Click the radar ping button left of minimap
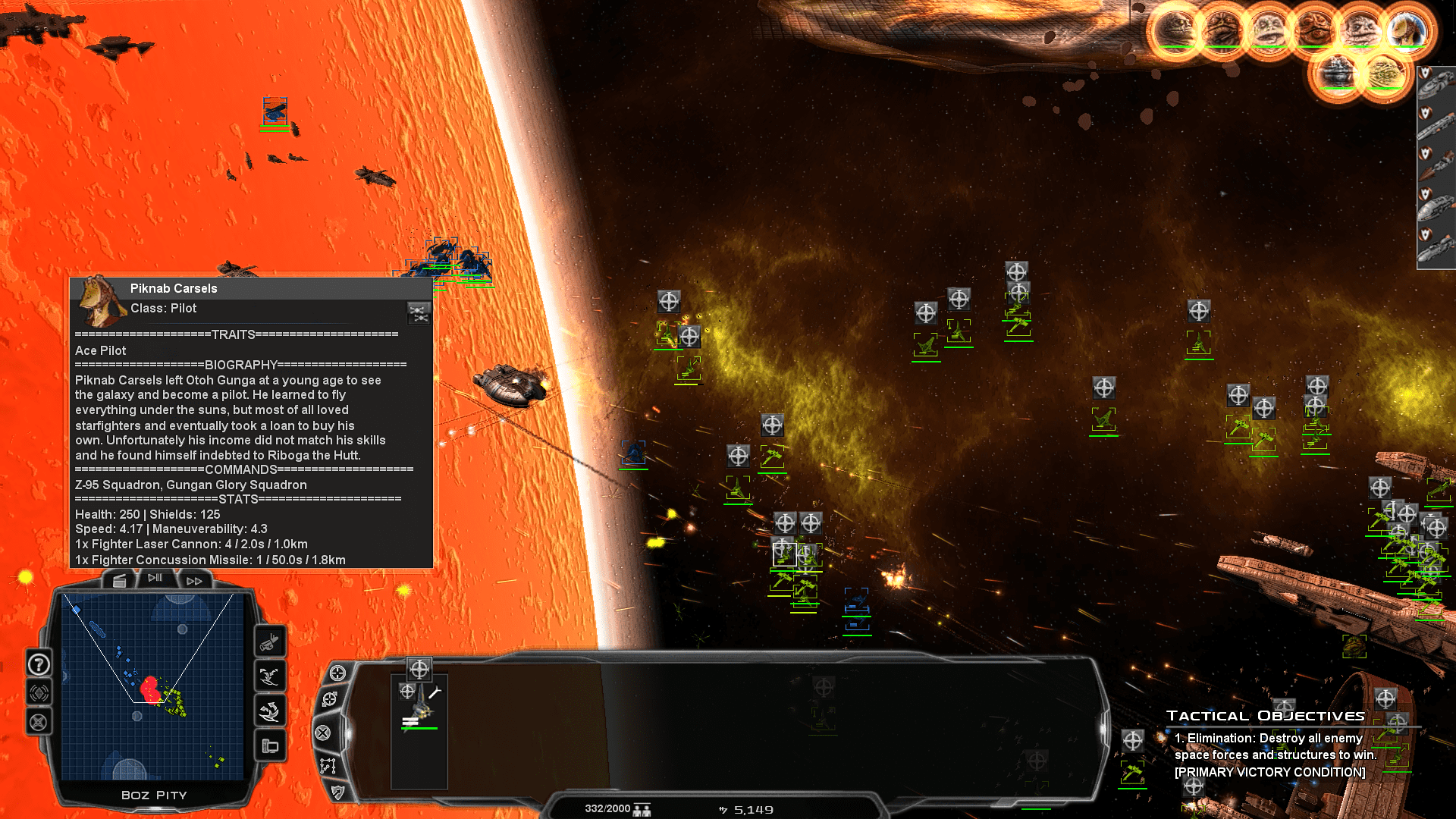1456x819 pixels. coord(39,692)
